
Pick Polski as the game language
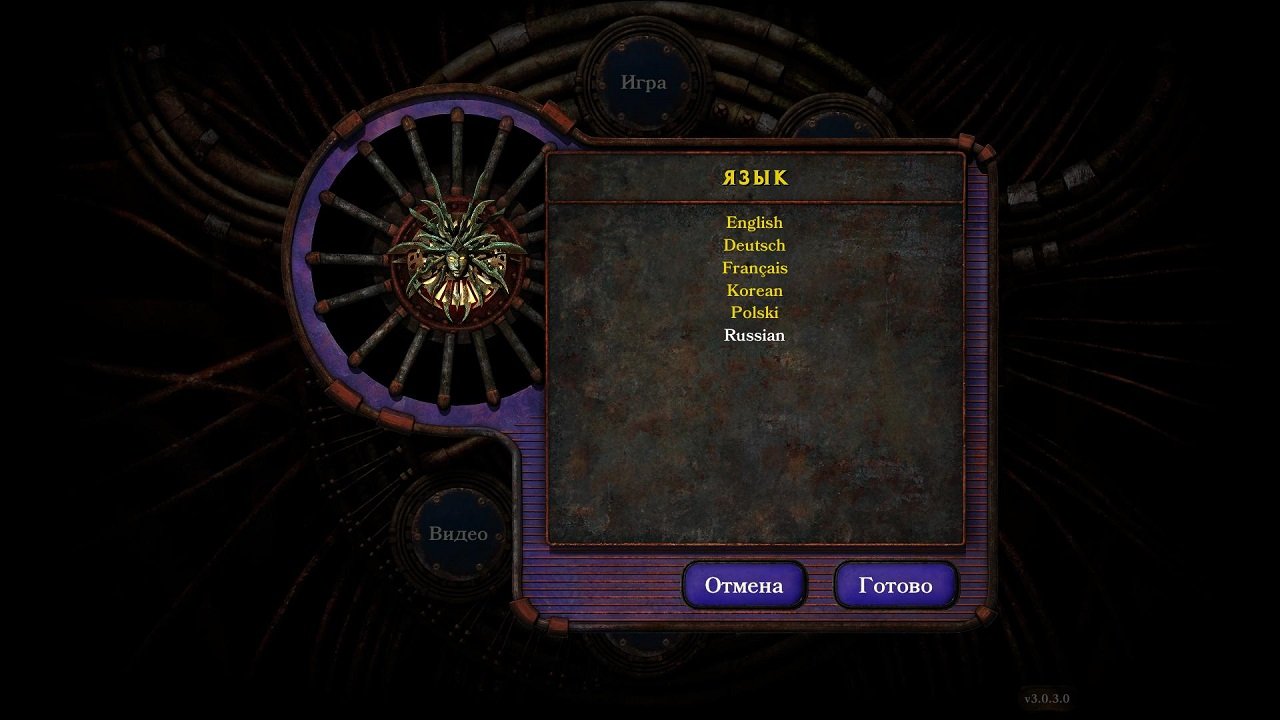click(x=754, y=312)
